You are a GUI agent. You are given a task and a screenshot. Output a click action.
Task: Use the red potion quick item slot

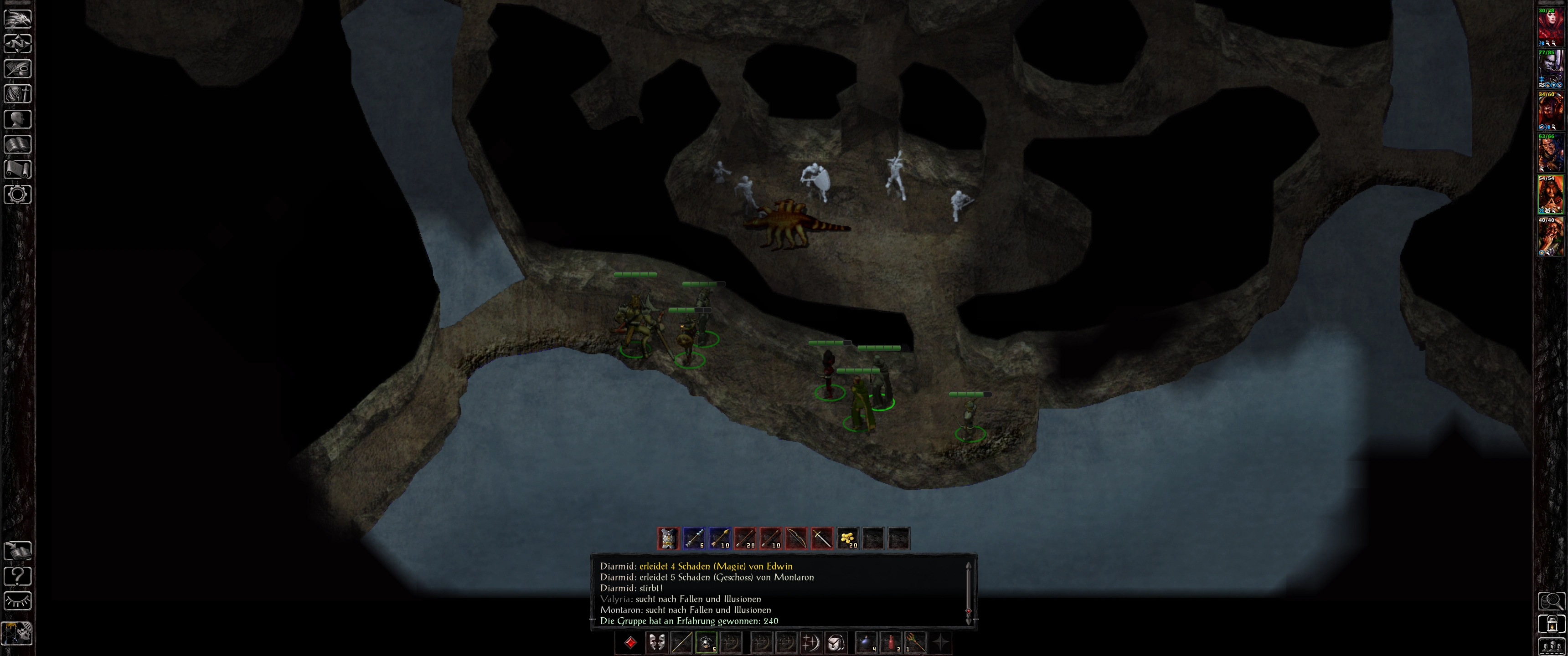pyautogui.click(x=891, y=643)
